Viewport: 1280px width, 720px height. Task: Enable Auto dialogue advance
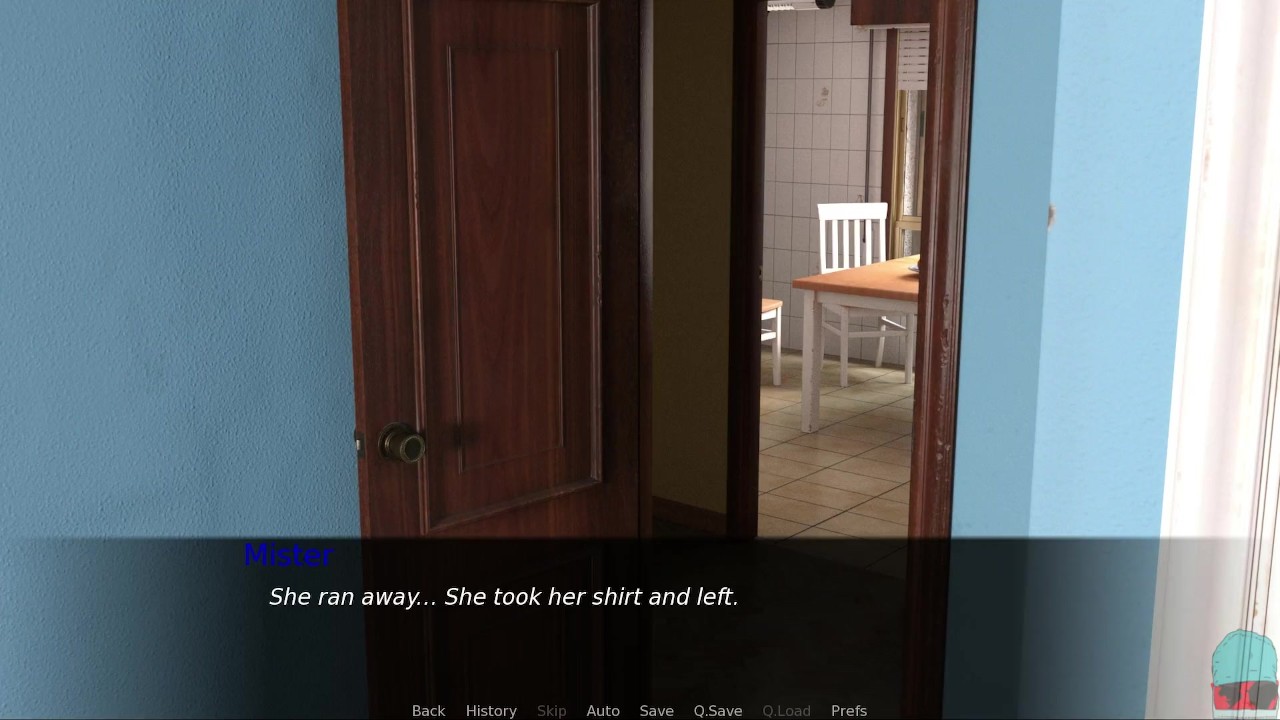(603, 710)
